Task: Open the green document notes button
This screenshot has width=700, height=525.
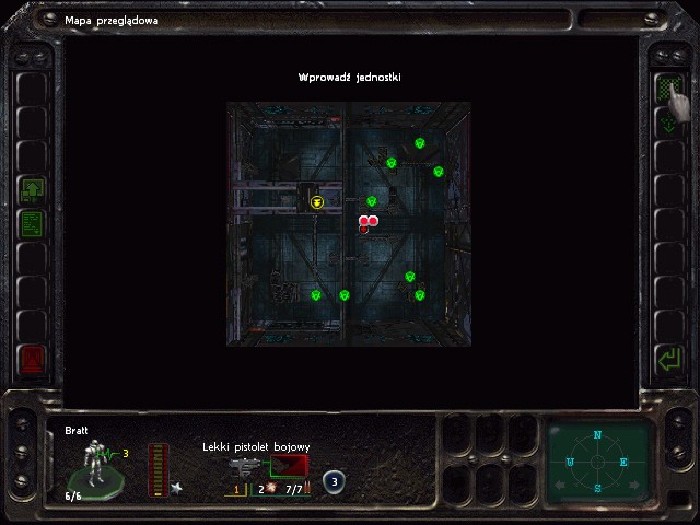Action: pyautogui.click(x=32, y=223)
